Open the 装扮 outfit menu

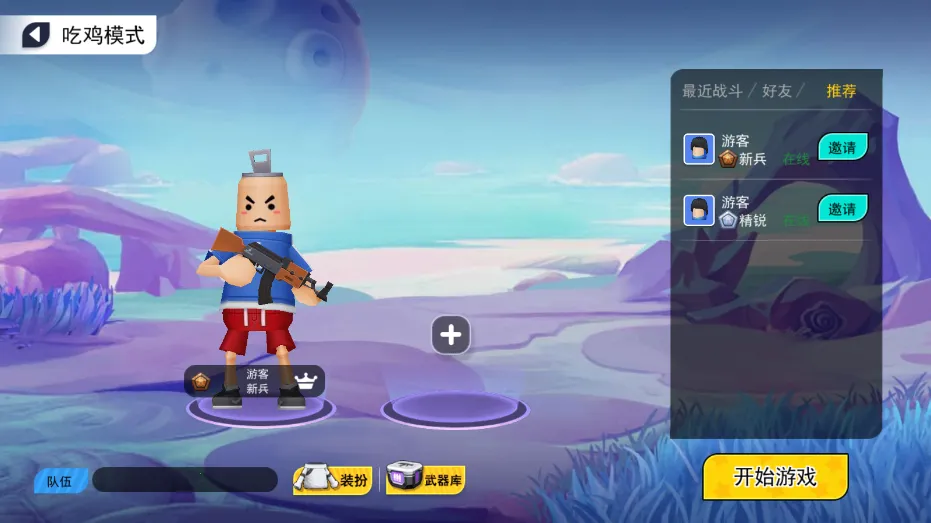333,480
